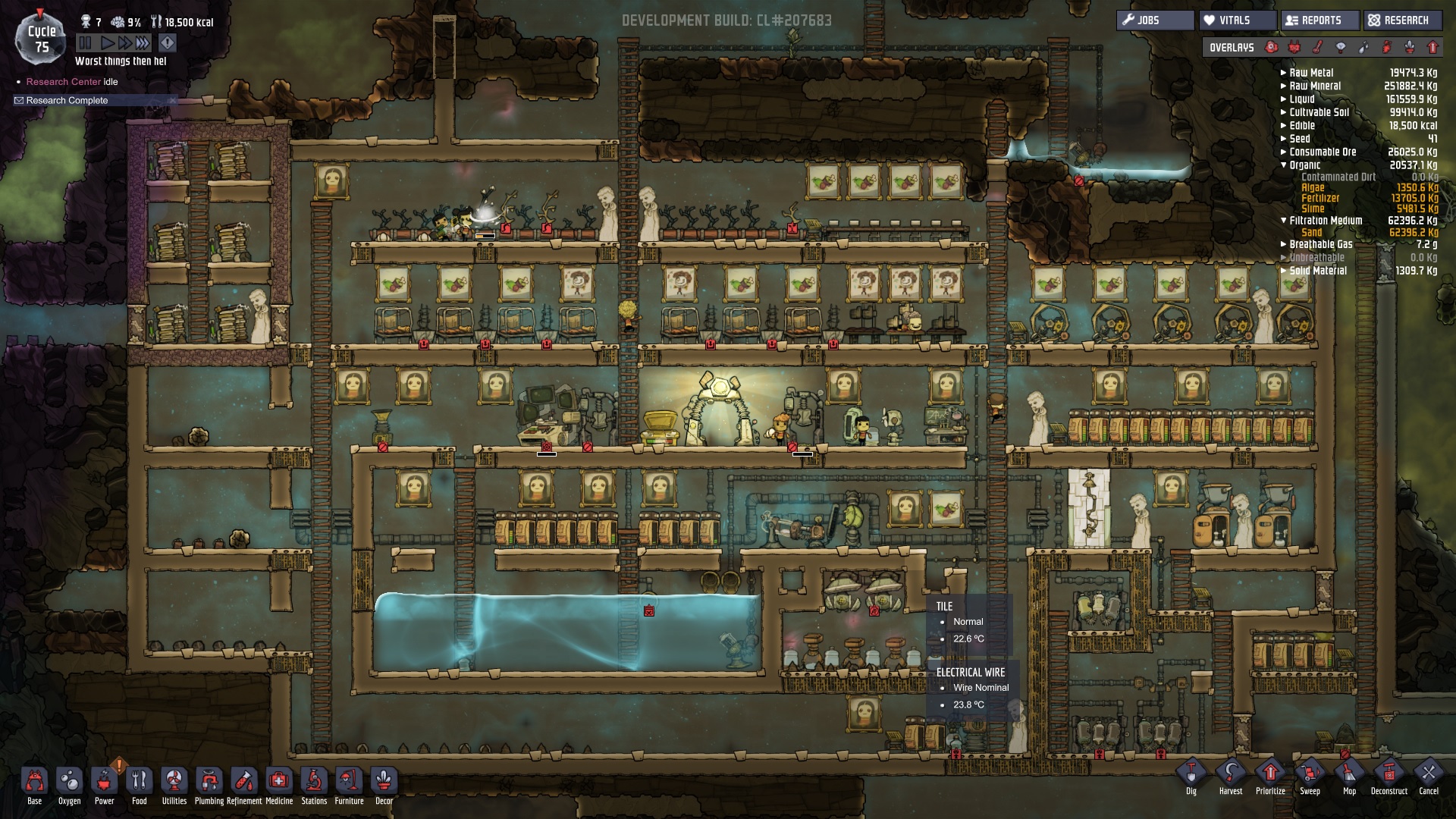The height and width of the screenshot is (819, 1456).
Task: Dismiss the Research Complete notification
Action: tap(172, 100)
